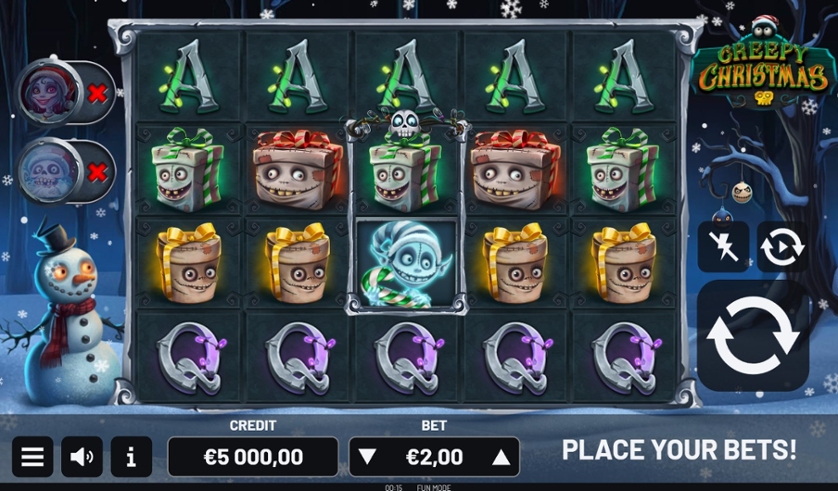Increase the bet with the up arrow
This screenshot has width=838, height=491.
pos(501,457)
